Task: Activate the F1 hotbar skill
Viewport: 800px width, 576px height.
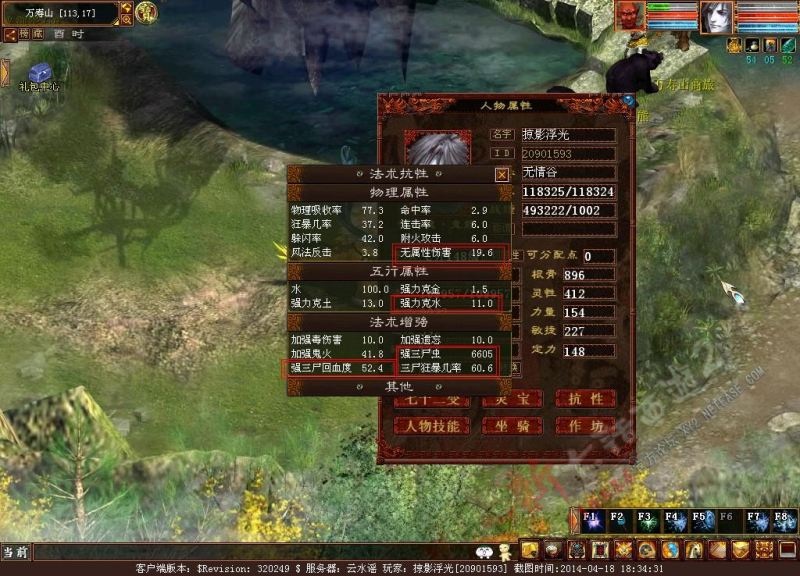Action: tap(591, 521)
